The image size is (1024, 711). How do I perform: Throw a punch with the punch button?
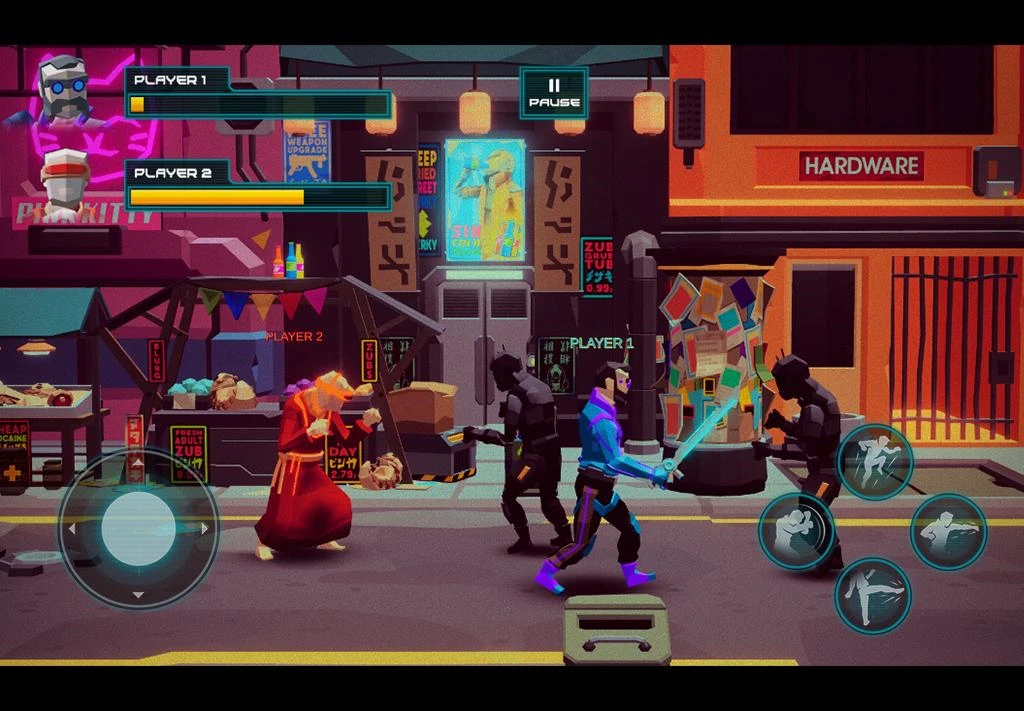pyautogui.click(x=948, y=532)
